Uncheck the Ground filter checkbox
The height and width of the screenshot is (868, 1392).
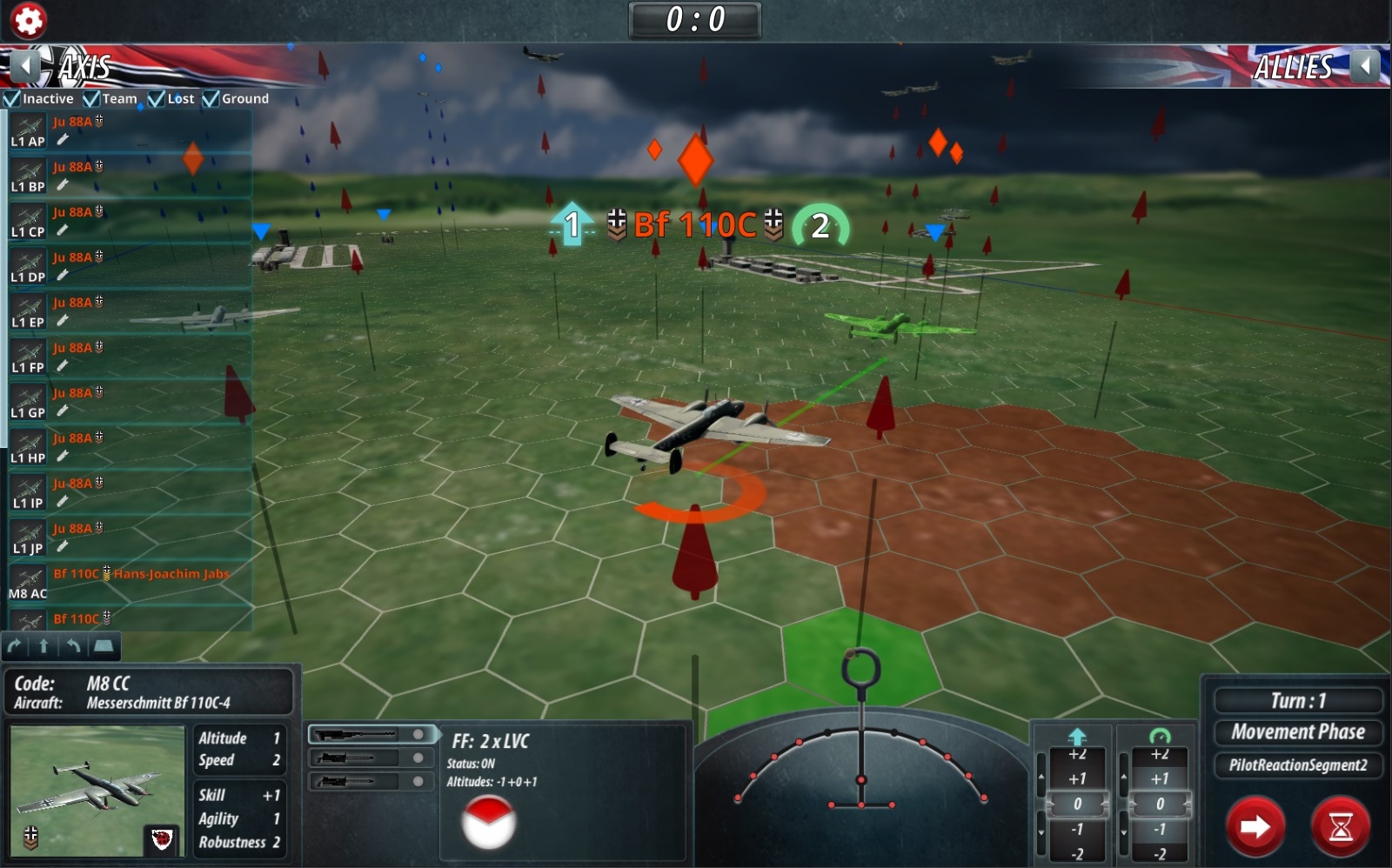(211, 99)
